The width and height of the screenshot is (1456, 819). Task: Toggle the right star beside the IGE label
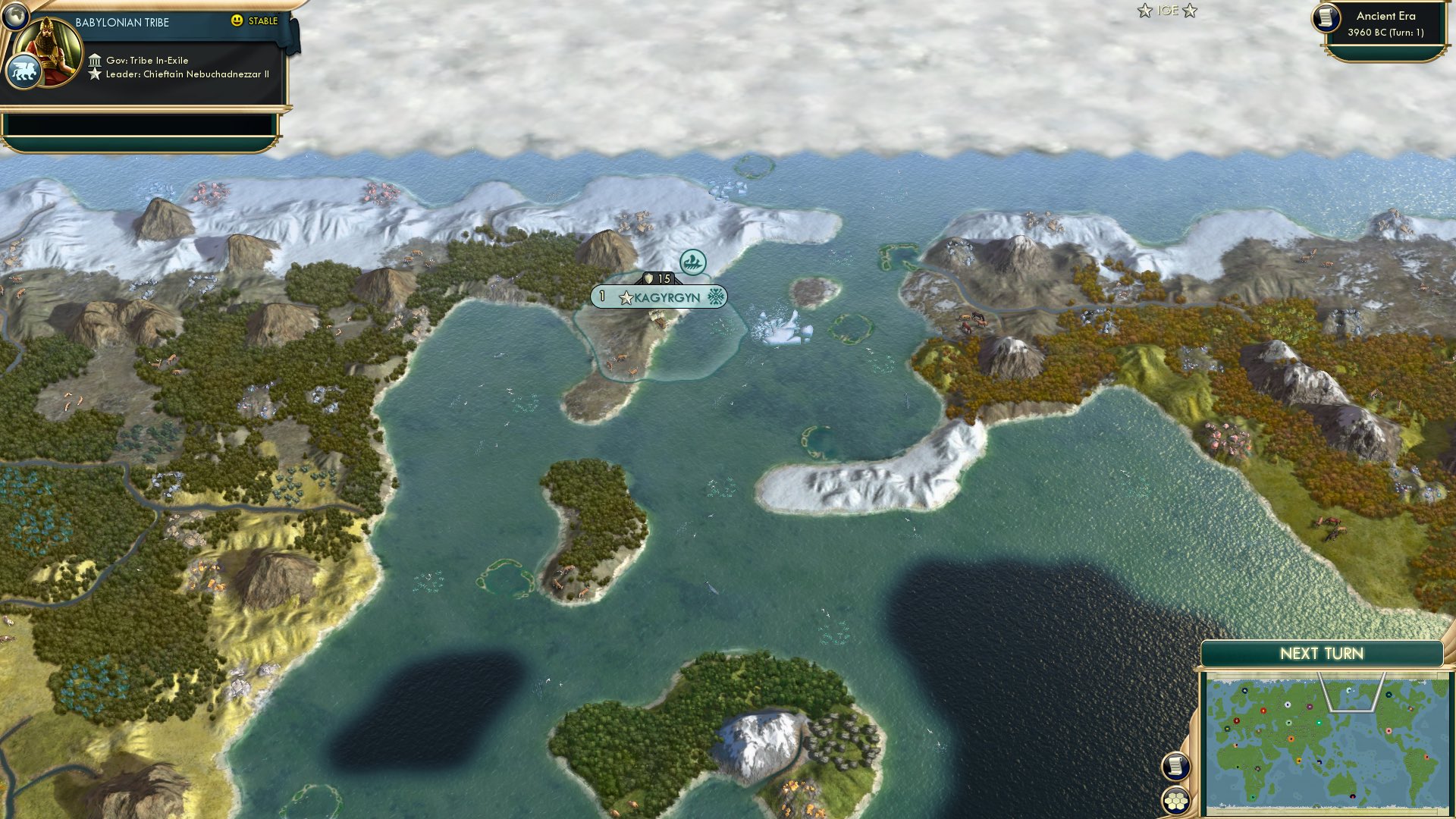[x=1191, y=11]
